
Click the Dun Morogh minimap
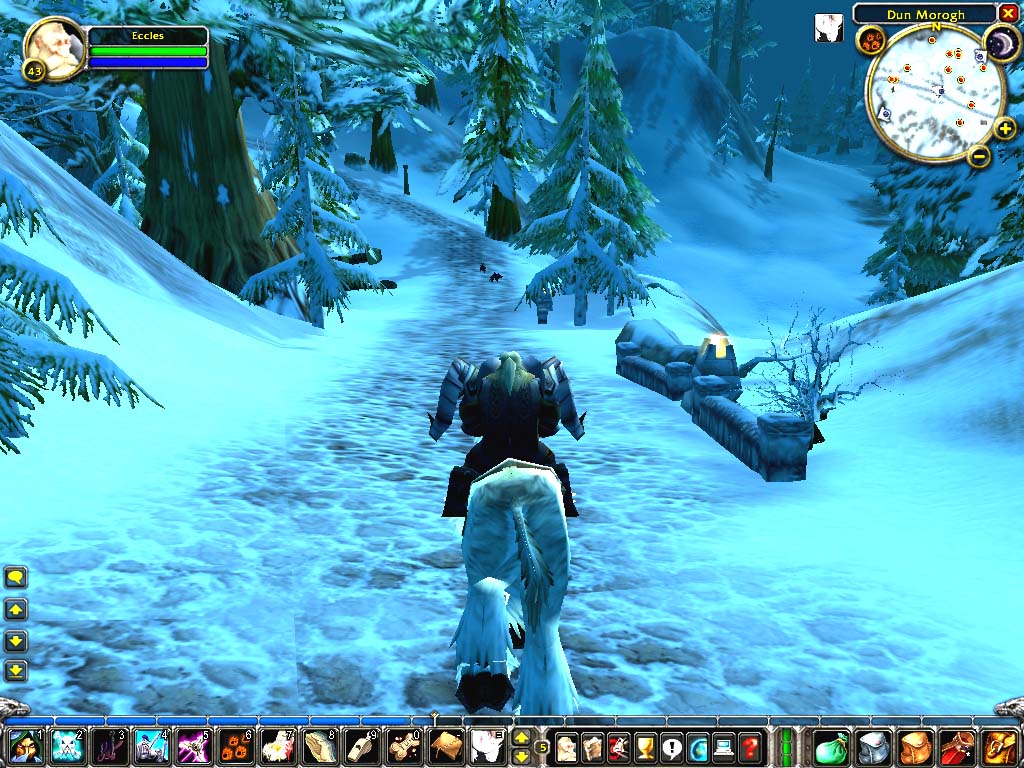935,92
